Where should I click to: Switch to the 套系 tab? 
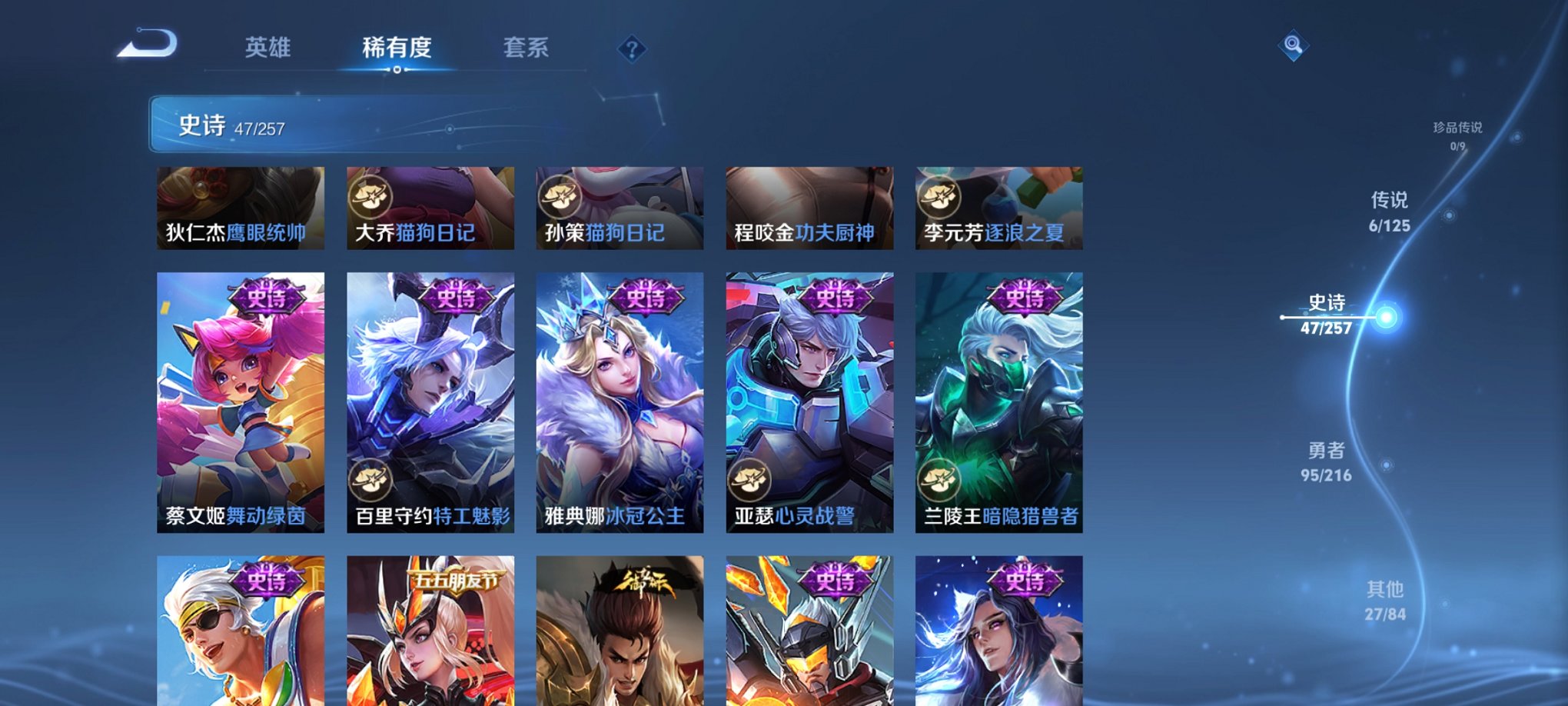[526, 48]
